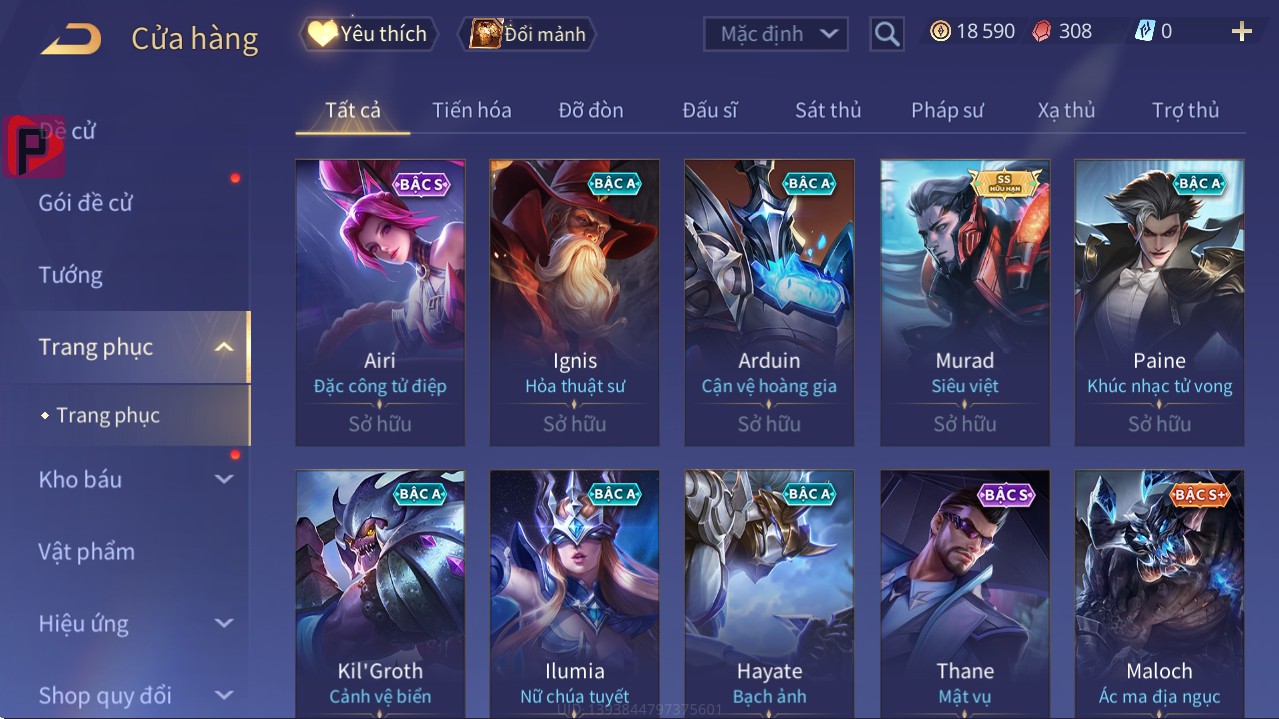Switch to the Đỡ đòn tab

pos(590,110)
